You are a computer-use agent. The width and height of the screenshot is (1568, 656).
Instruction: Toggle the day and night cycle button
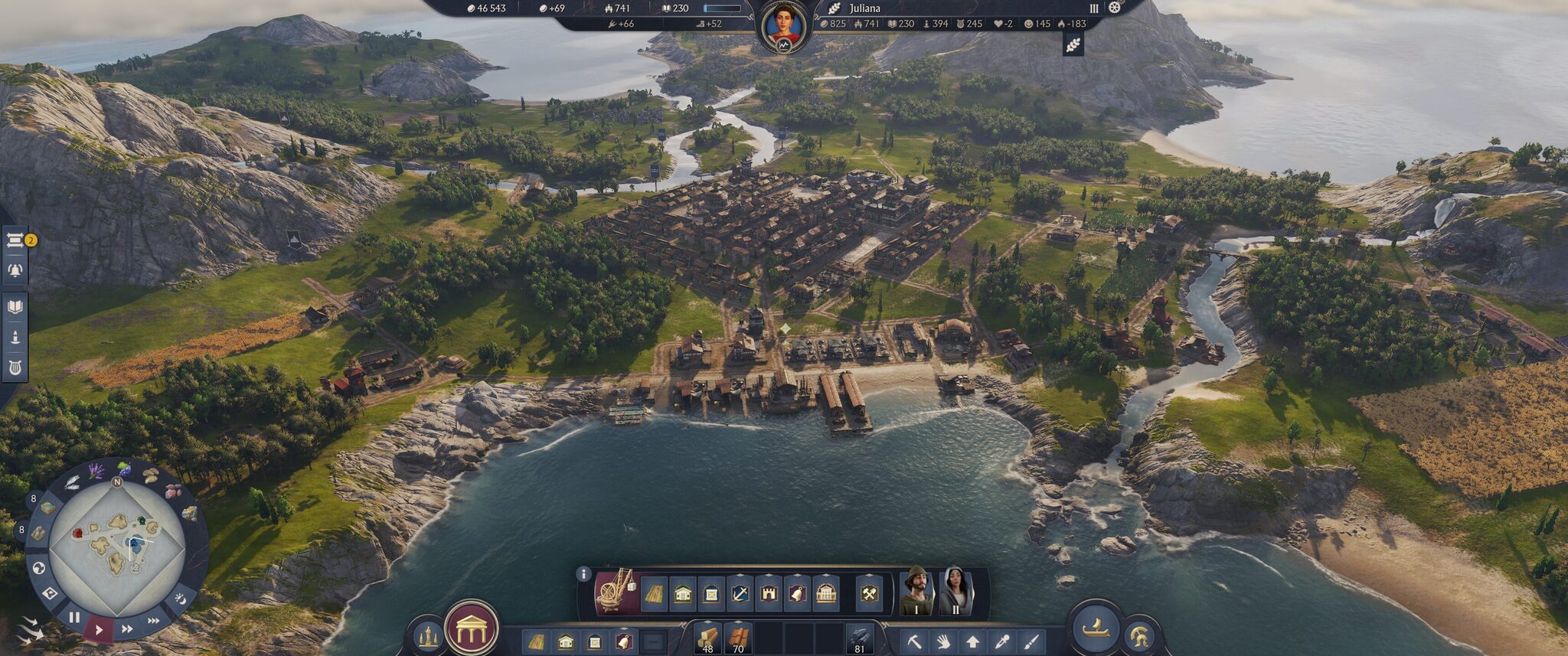[181, 598]
